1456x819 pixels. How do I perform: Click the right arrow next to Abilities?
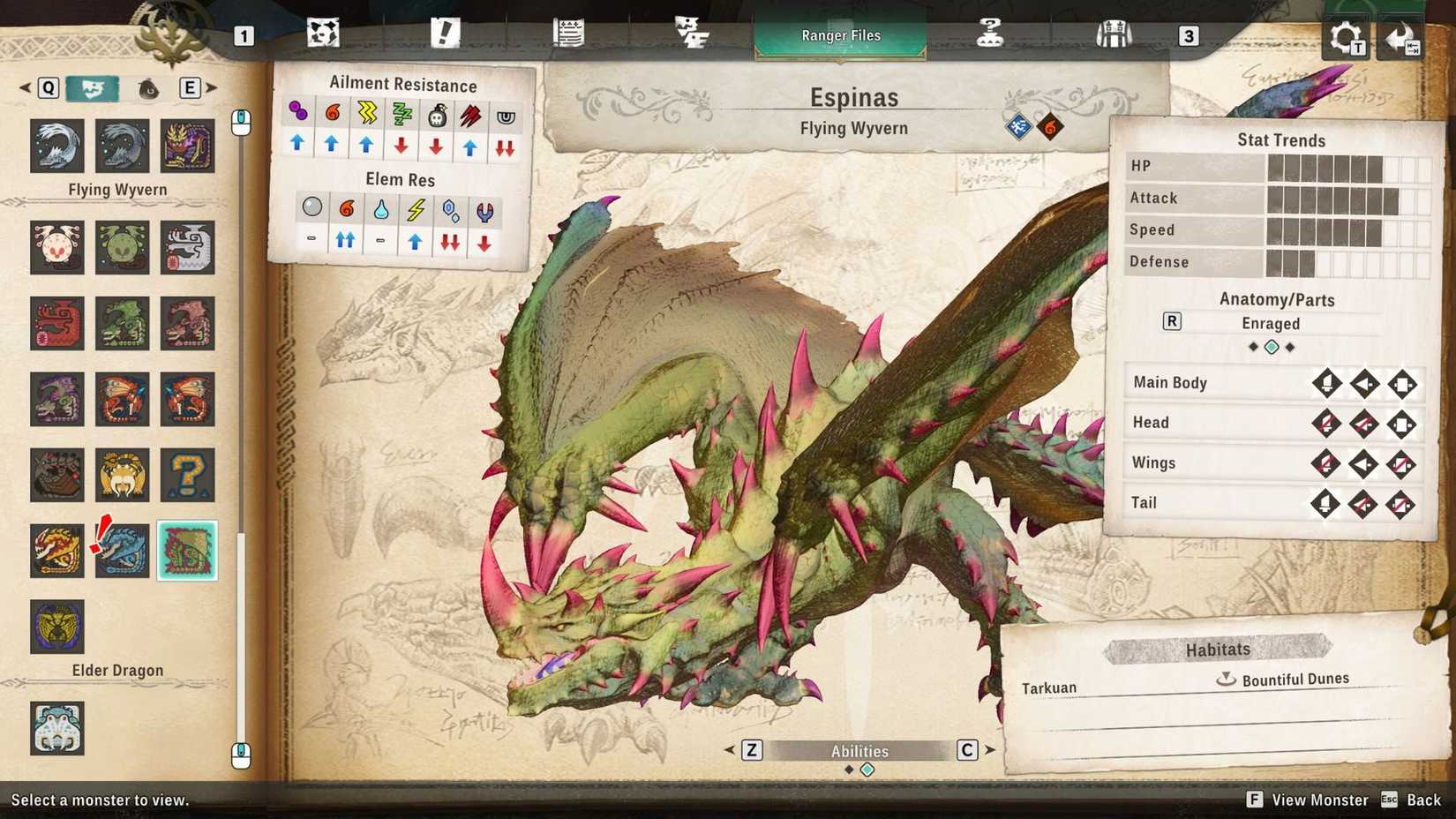click(990, 750)
